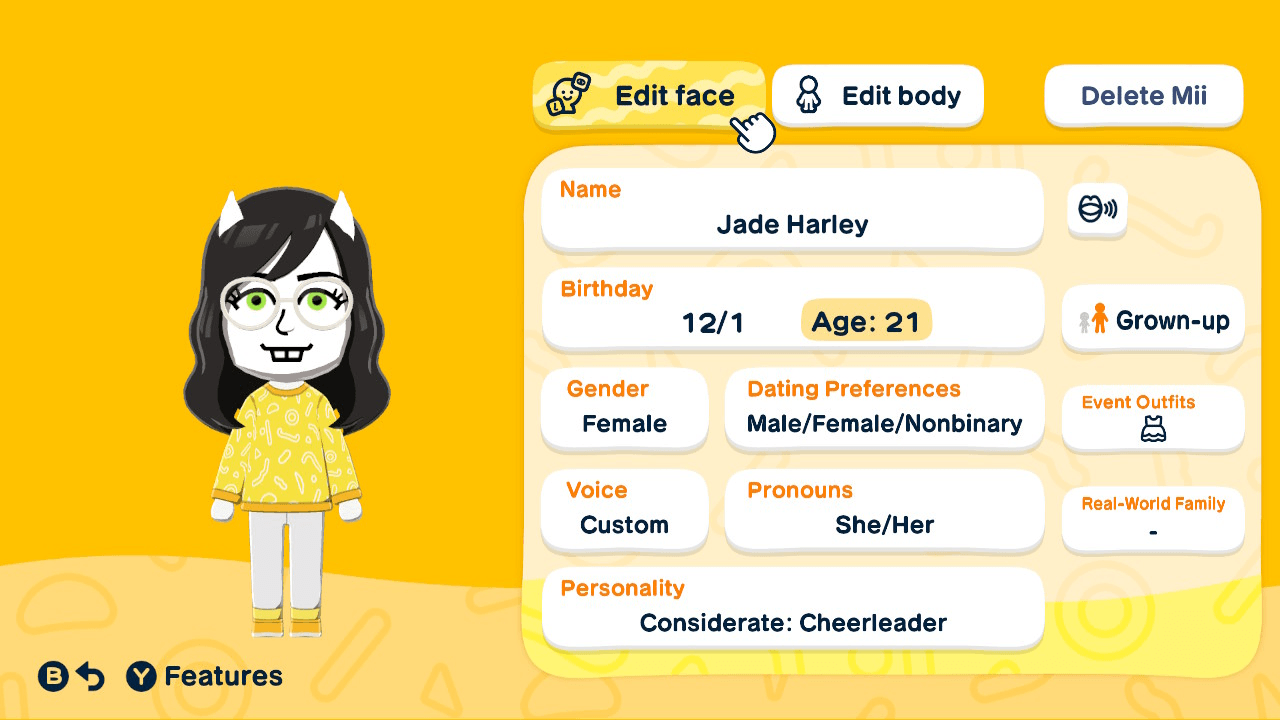Viewport: 1280px width, 720px height.
Task: Click the Delete Mii button
Action: tap(1143, 95)
